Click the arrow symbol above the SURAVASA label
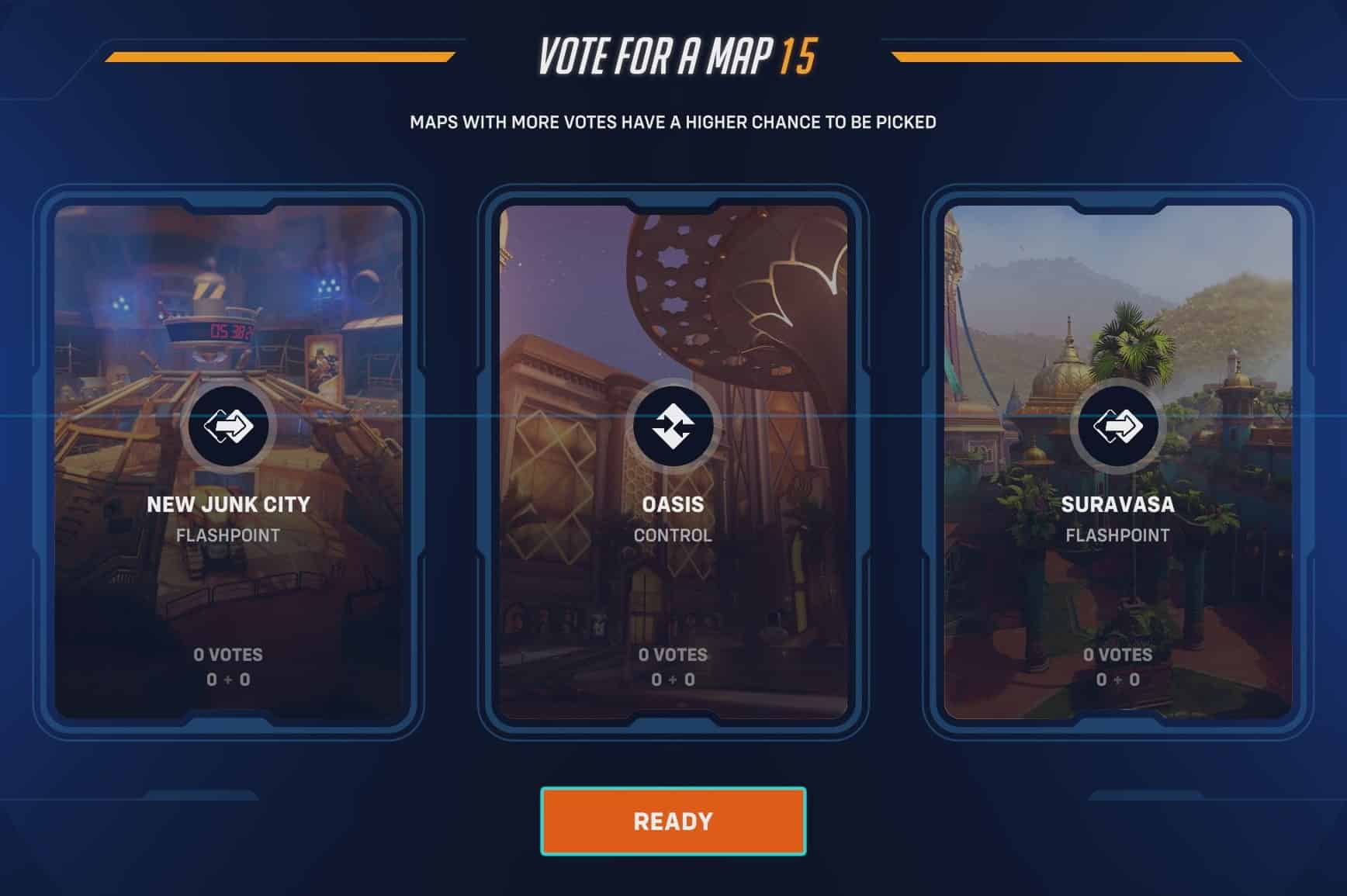Screen dimensions: 1347x896 pos(1116,424)
